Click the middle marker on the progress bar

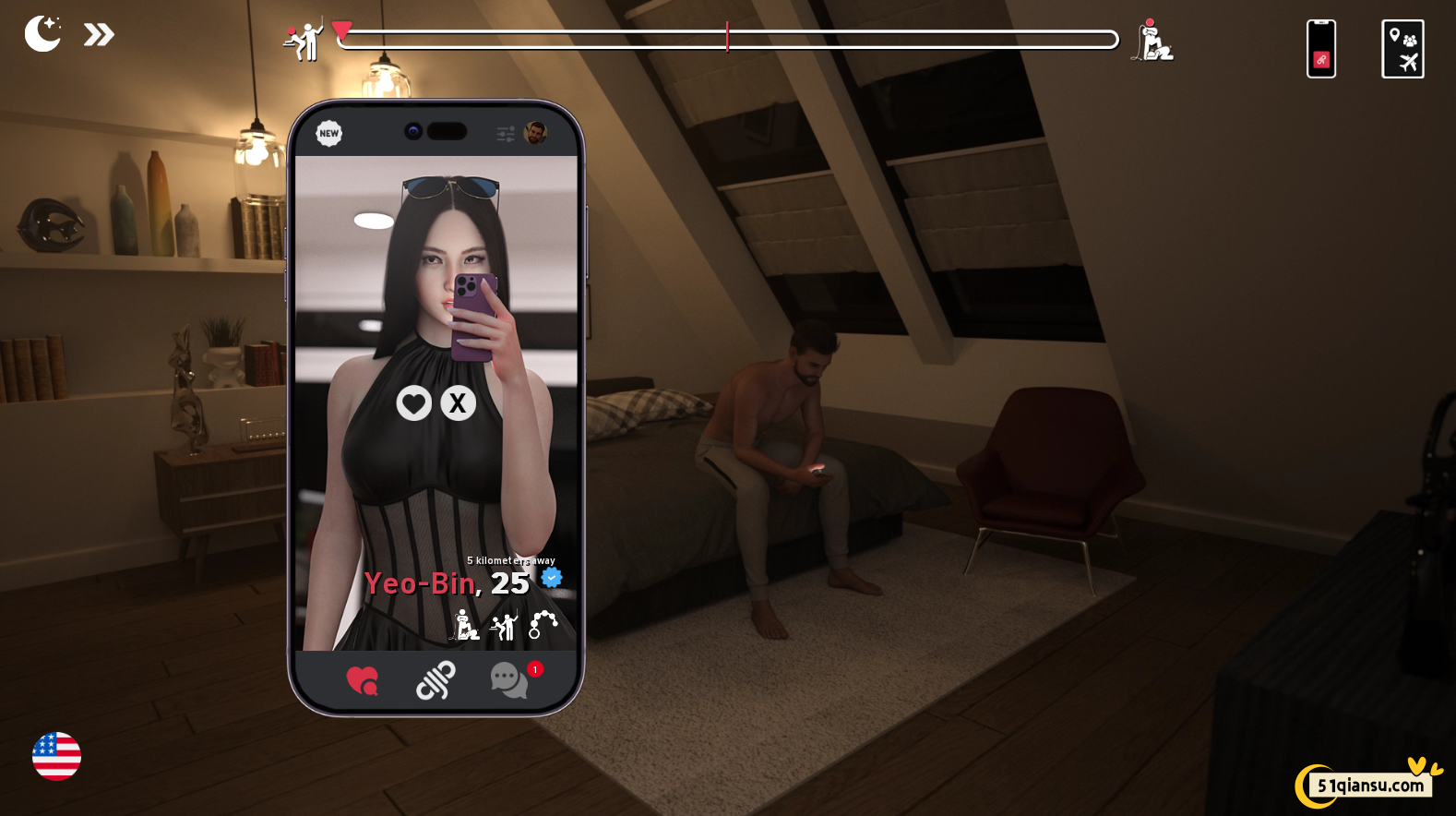[x=727, y=37]
